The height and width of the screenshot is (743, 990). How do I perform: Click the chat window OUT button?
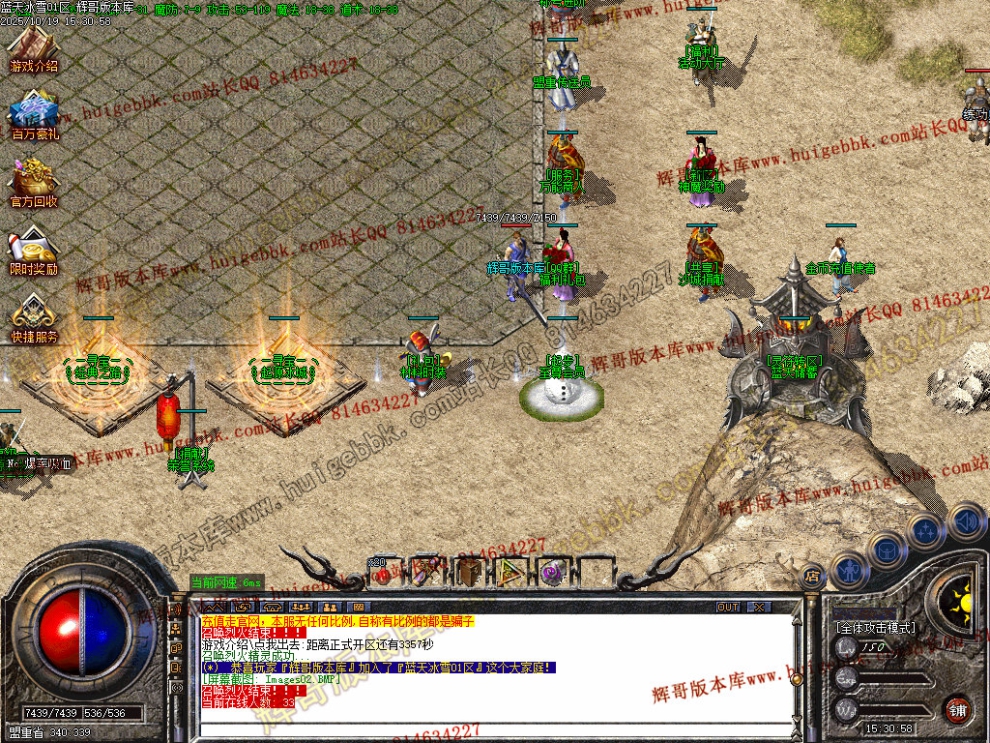728,607
